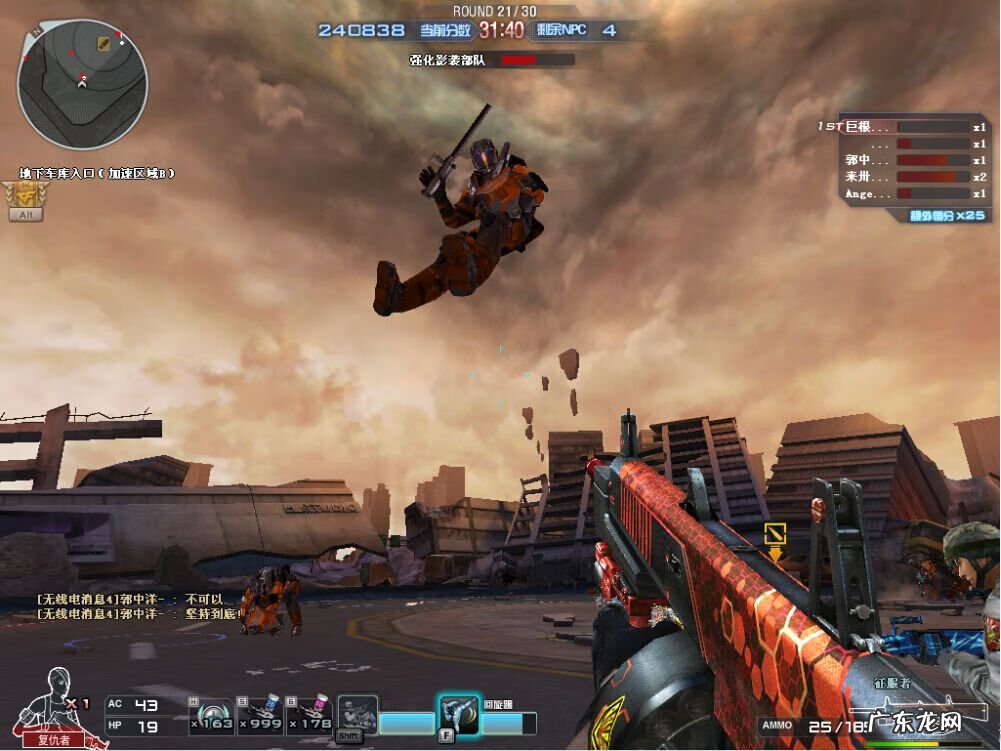The height and width of the screenshot is (751, 1001).
Task: Choose the Ange... player row
Action: pos(902,193)
